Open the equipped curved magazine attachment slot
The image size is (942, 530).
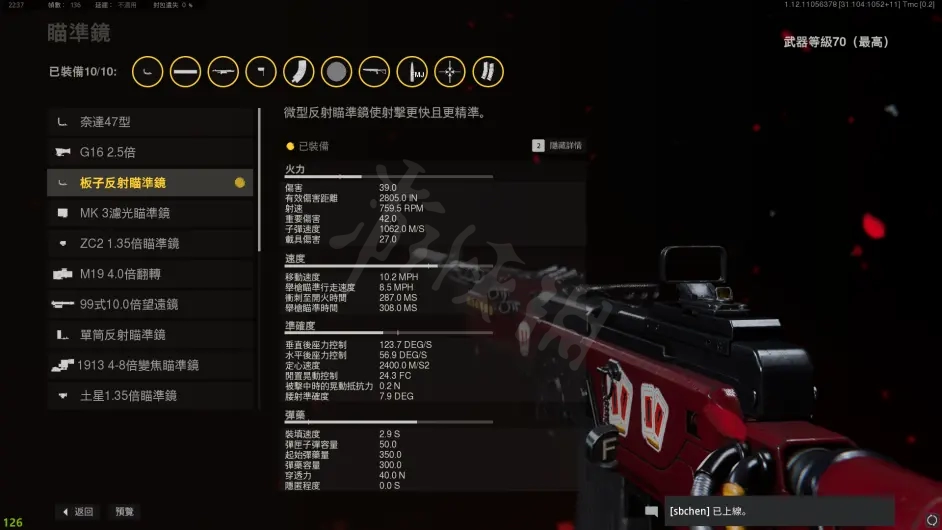(x=299, y=71)
